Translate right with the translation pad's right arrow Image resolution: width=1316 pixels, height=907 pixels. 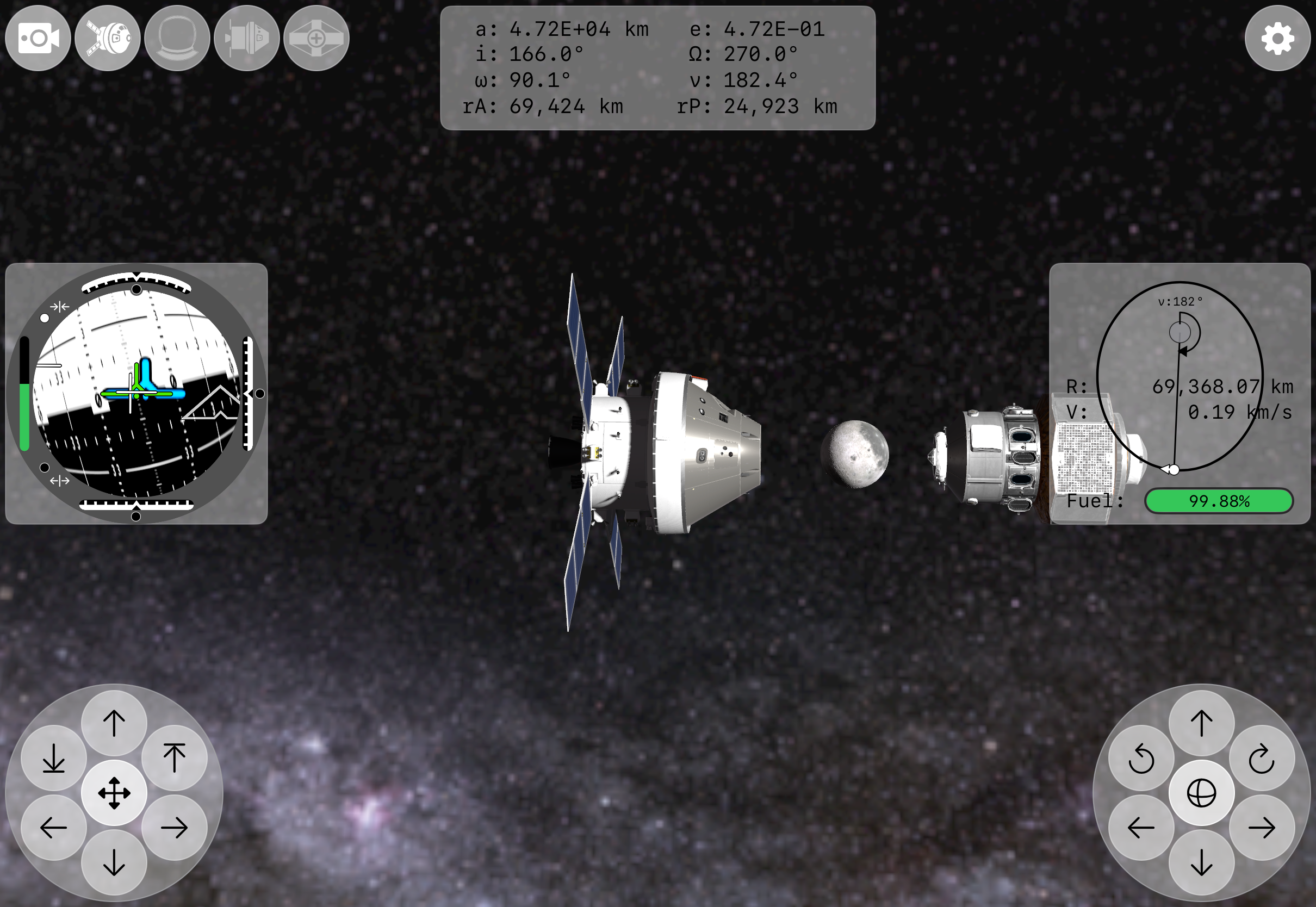[x=175, y=828]
